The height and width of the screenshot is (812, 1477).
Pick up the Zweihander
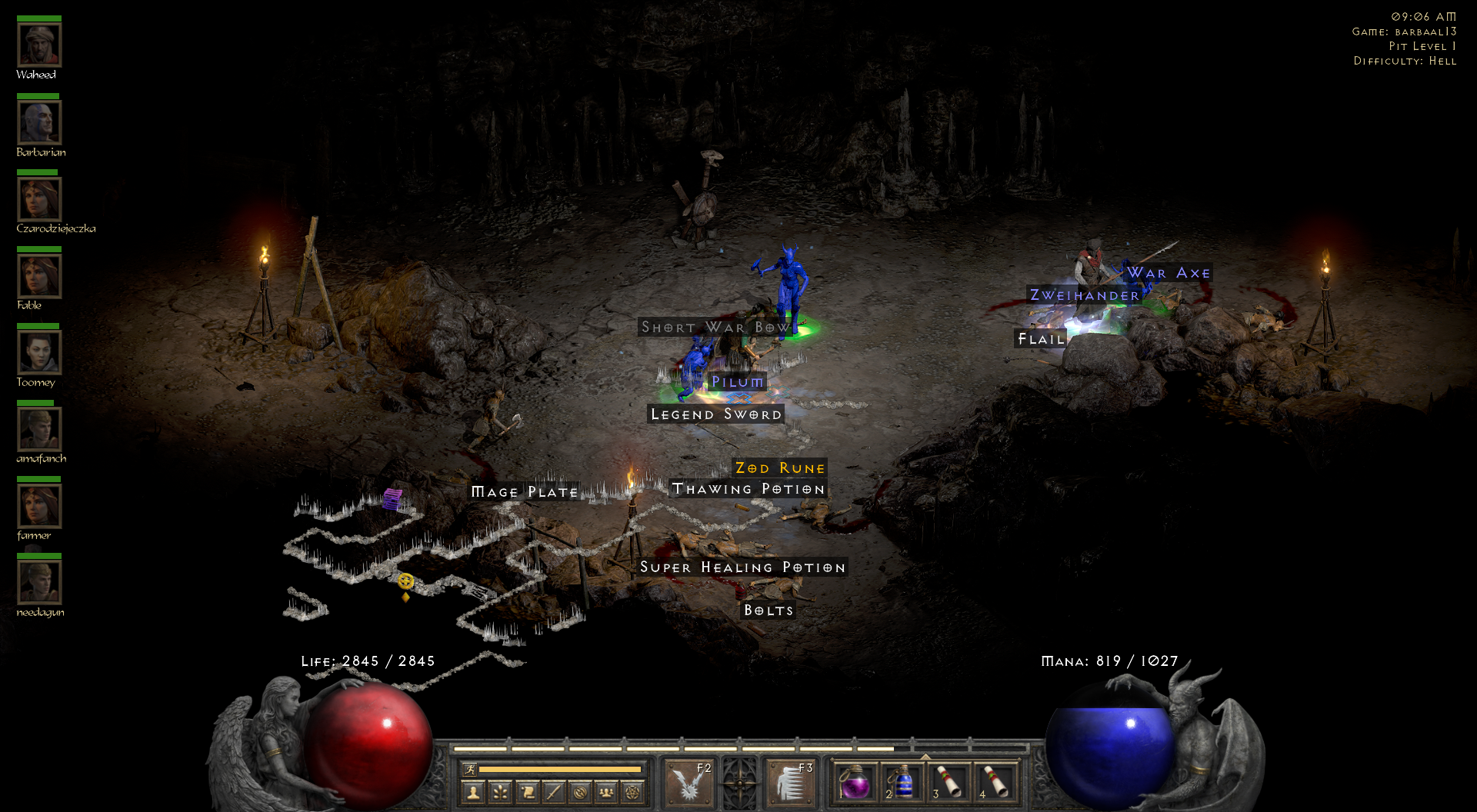coord(1084,295)
